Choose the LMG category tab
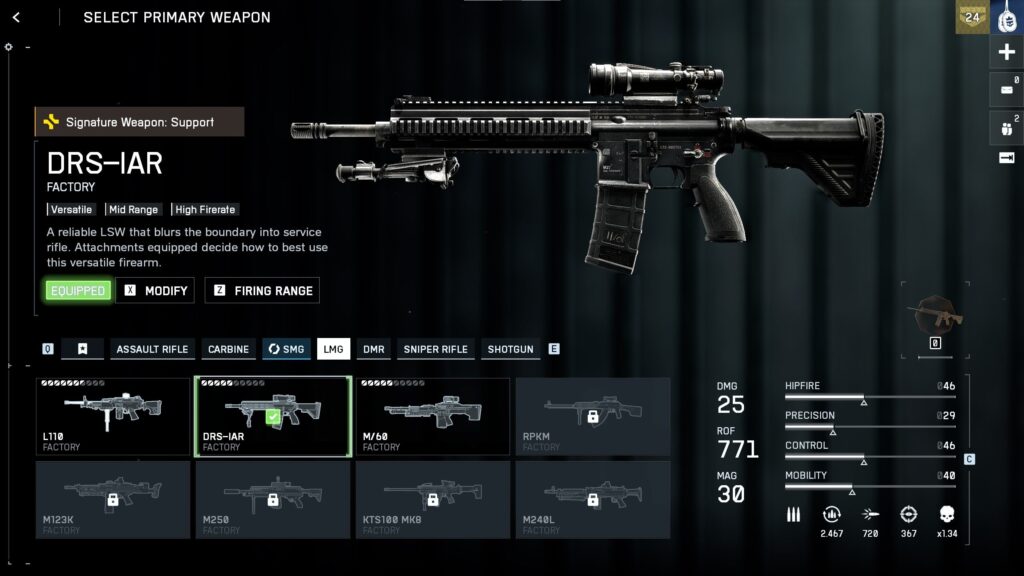The image size is (1024, 576). point(334,349)
